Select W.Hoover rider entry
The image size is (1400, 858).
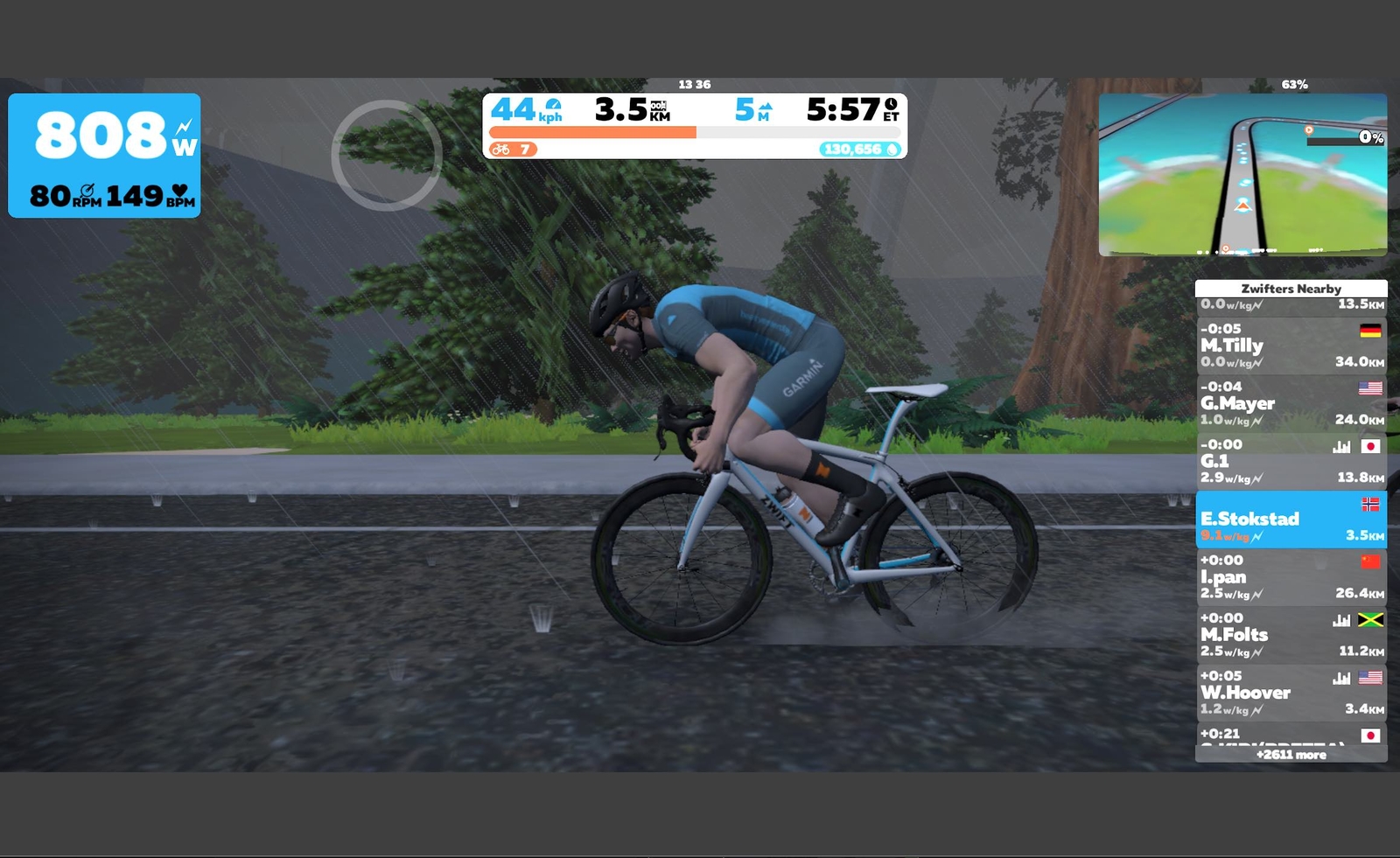tap(1291, 693)
